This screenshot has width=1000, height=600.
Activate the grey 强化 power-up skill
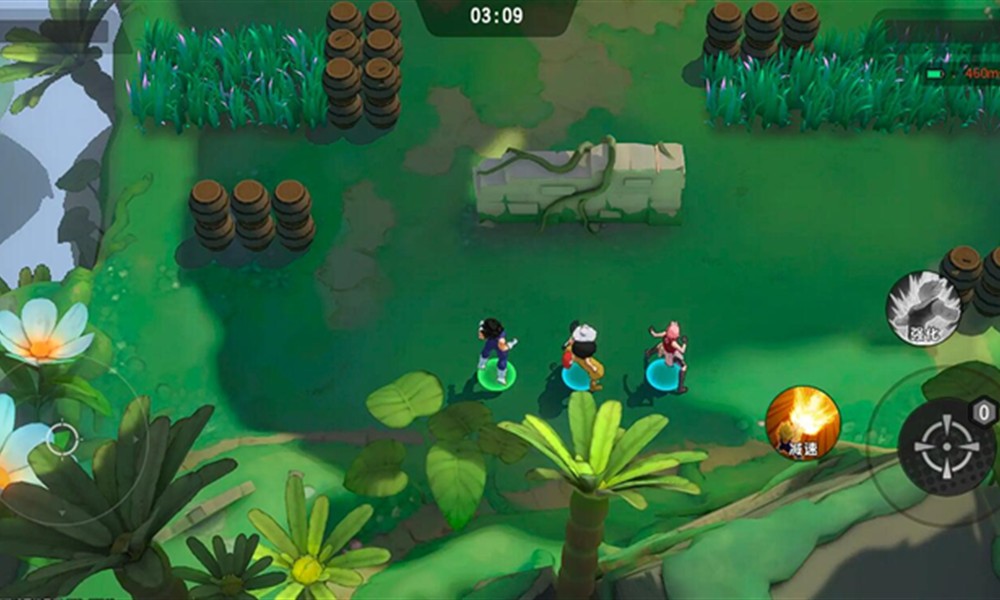tap(923, 309)
